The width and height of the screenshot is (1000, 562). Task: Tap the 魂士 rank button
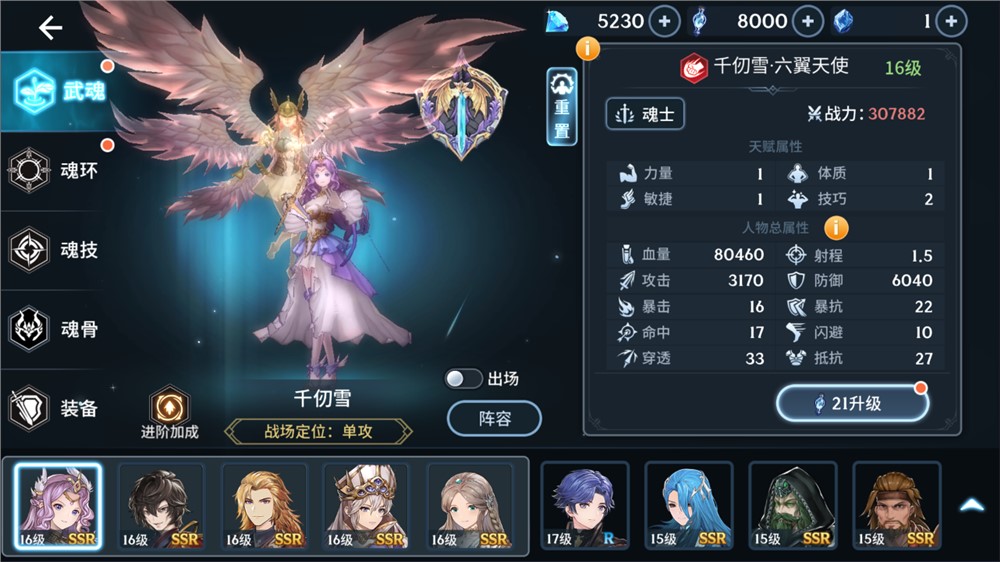coord(645,114)
